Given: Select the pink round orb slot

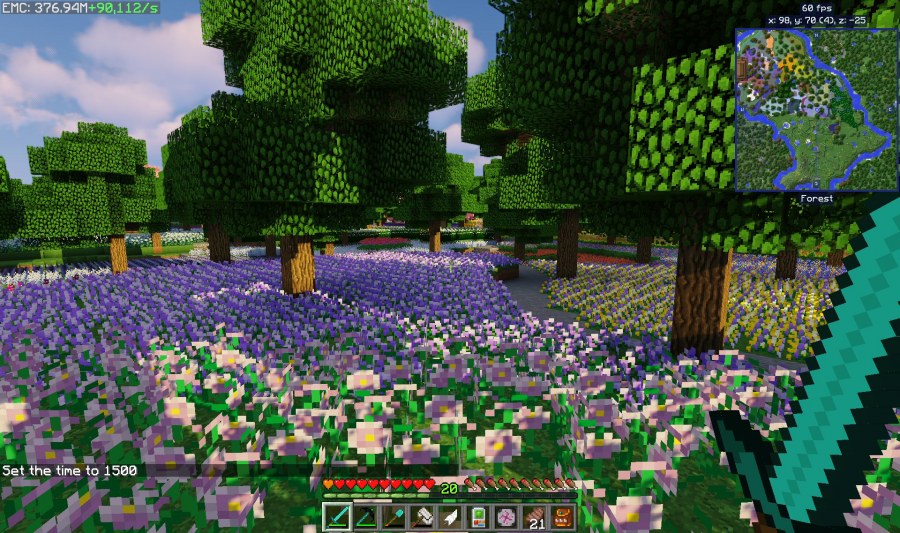Looking at the screenshot, I should pyautogui.click(x=506, y=517).
